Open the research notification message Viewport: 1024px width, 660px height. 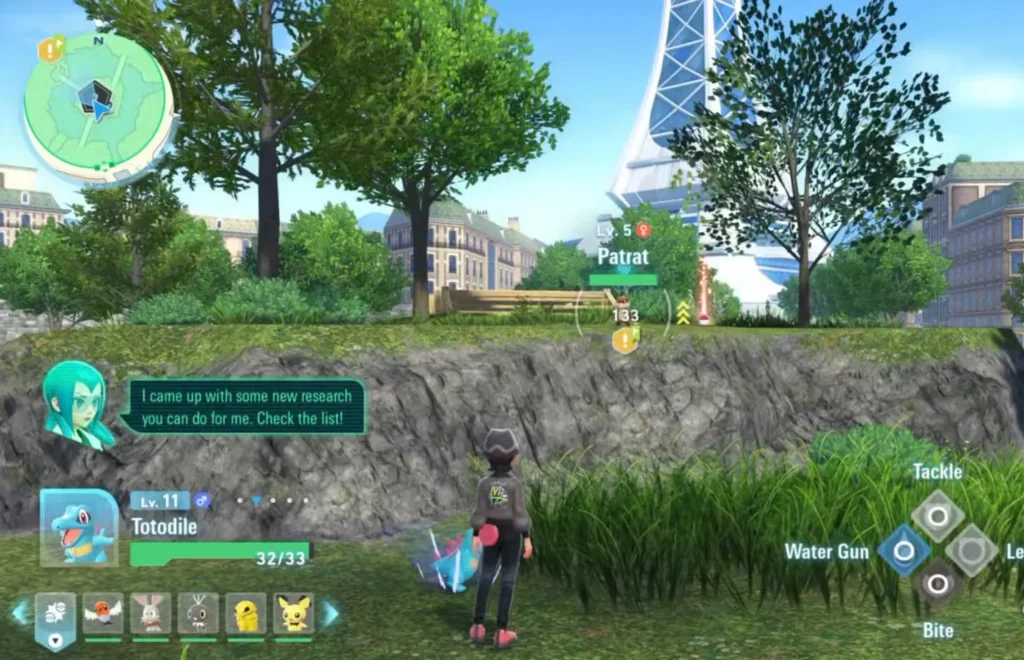coord(243,406)
